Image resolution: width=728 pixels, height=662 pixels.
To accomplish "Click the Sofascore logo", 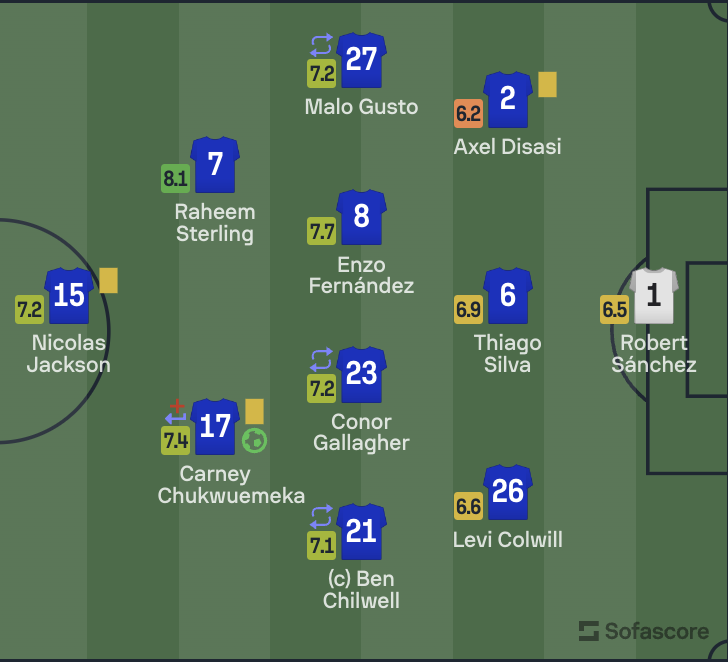I will click(x=644, y=631).
